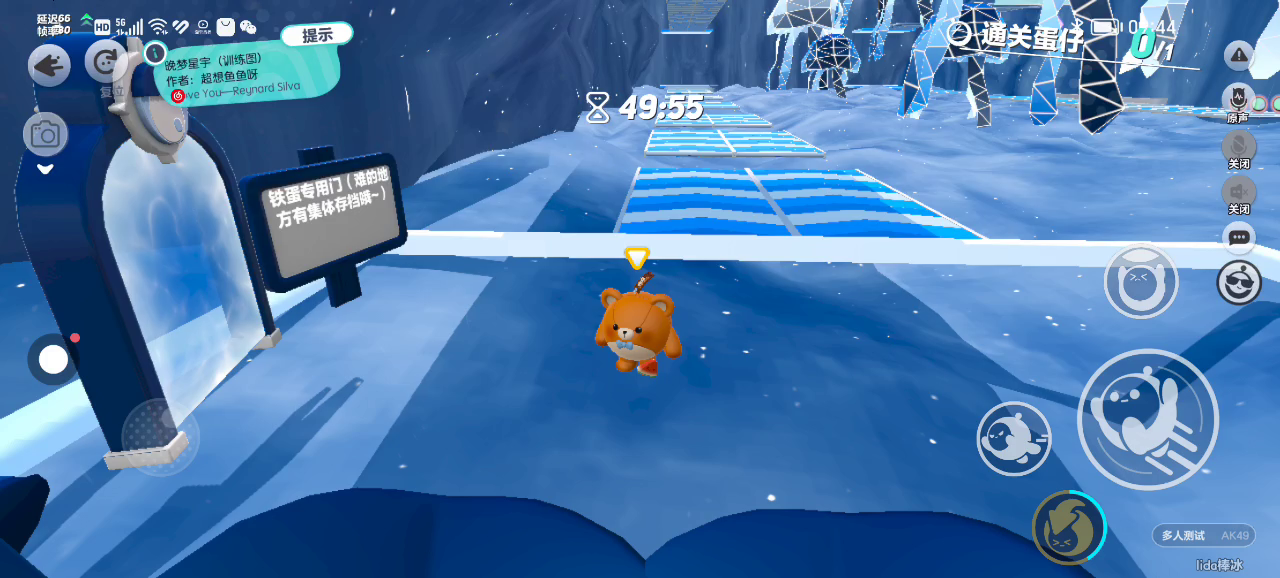
Task: Open the camera screenshot mode
Action: click(x=45, y=133)
